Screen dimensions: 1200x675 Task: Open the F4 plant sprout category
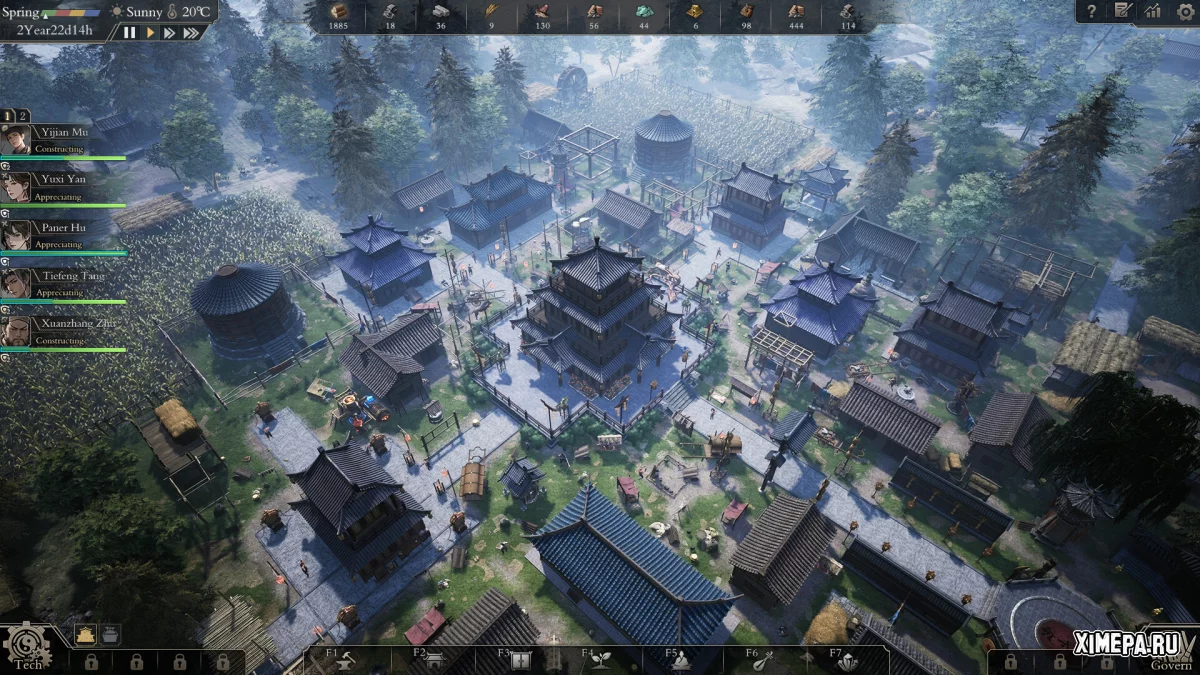(602, 660)
